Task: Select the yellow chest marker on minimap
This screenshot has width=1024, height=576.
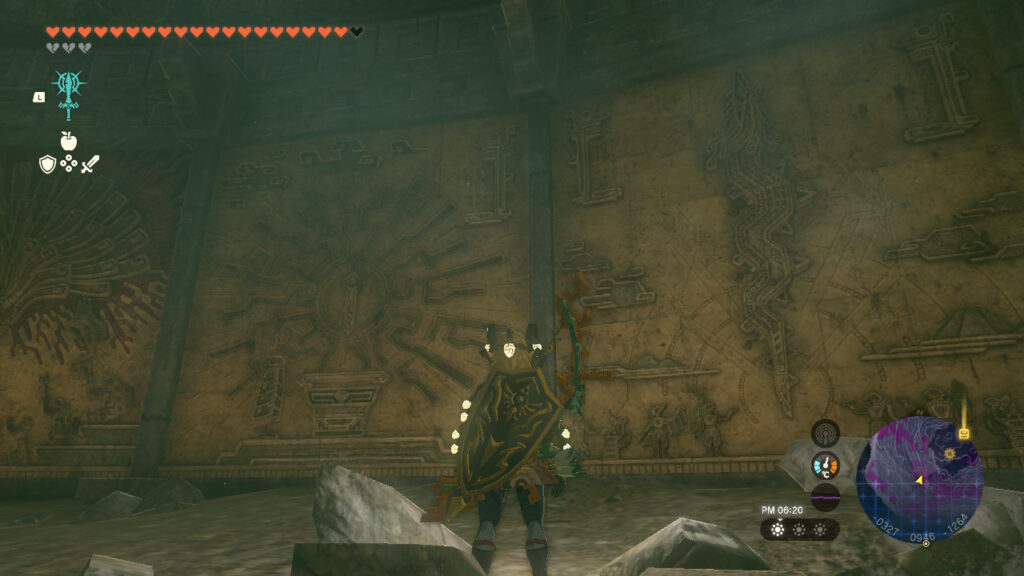Action: click(x=965, y=434)
